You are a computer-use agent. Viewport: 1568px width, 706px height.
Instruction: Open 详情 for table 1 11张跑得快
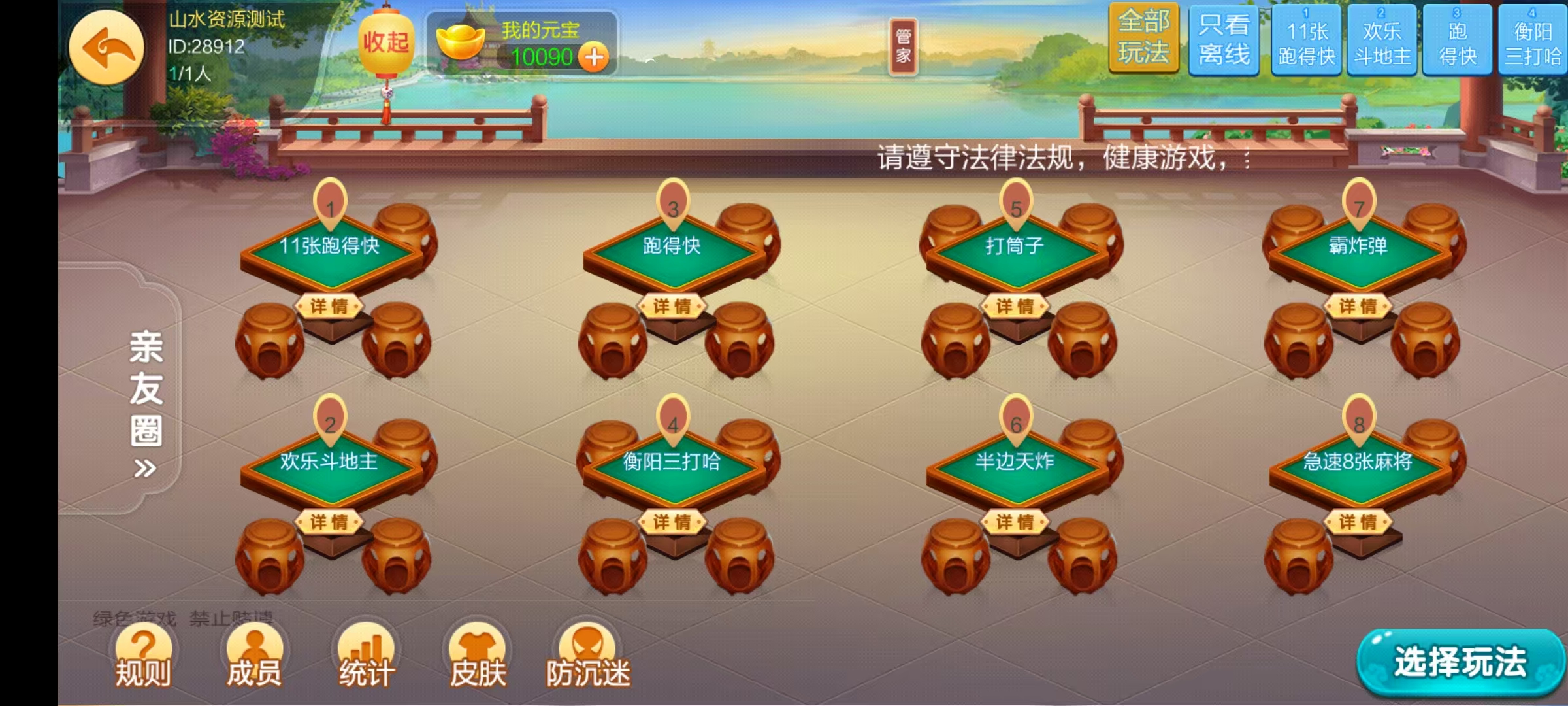click(x=331, y=307)
